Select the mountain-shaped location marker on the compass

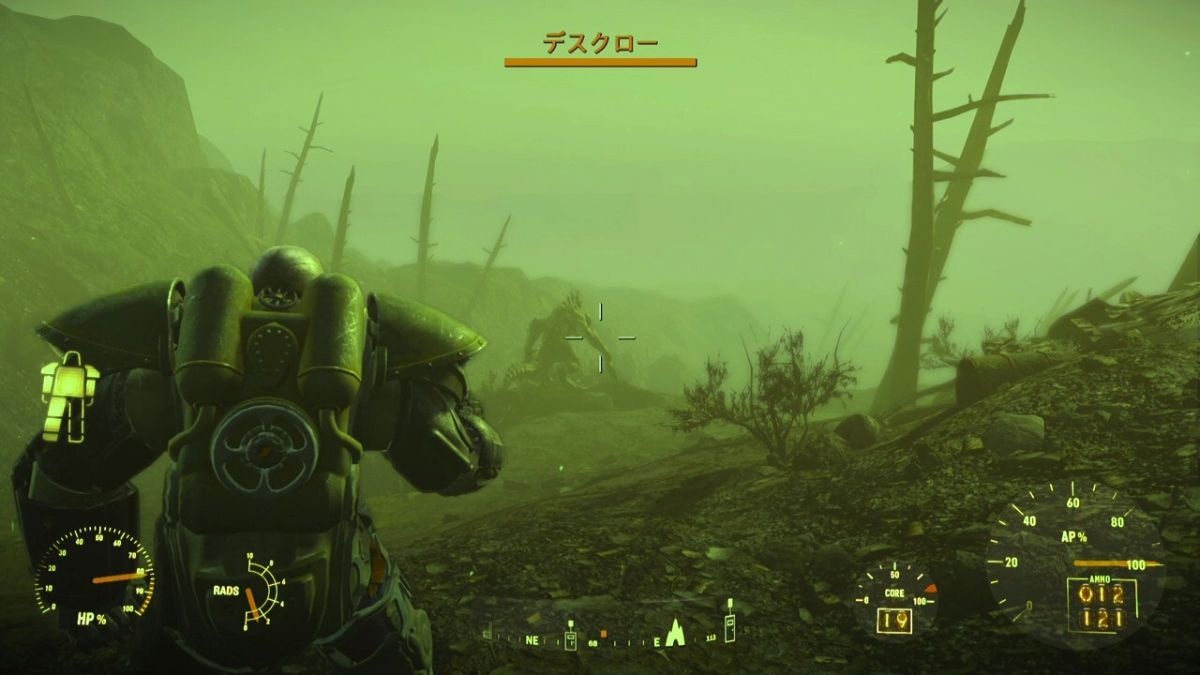pos(675,632)
